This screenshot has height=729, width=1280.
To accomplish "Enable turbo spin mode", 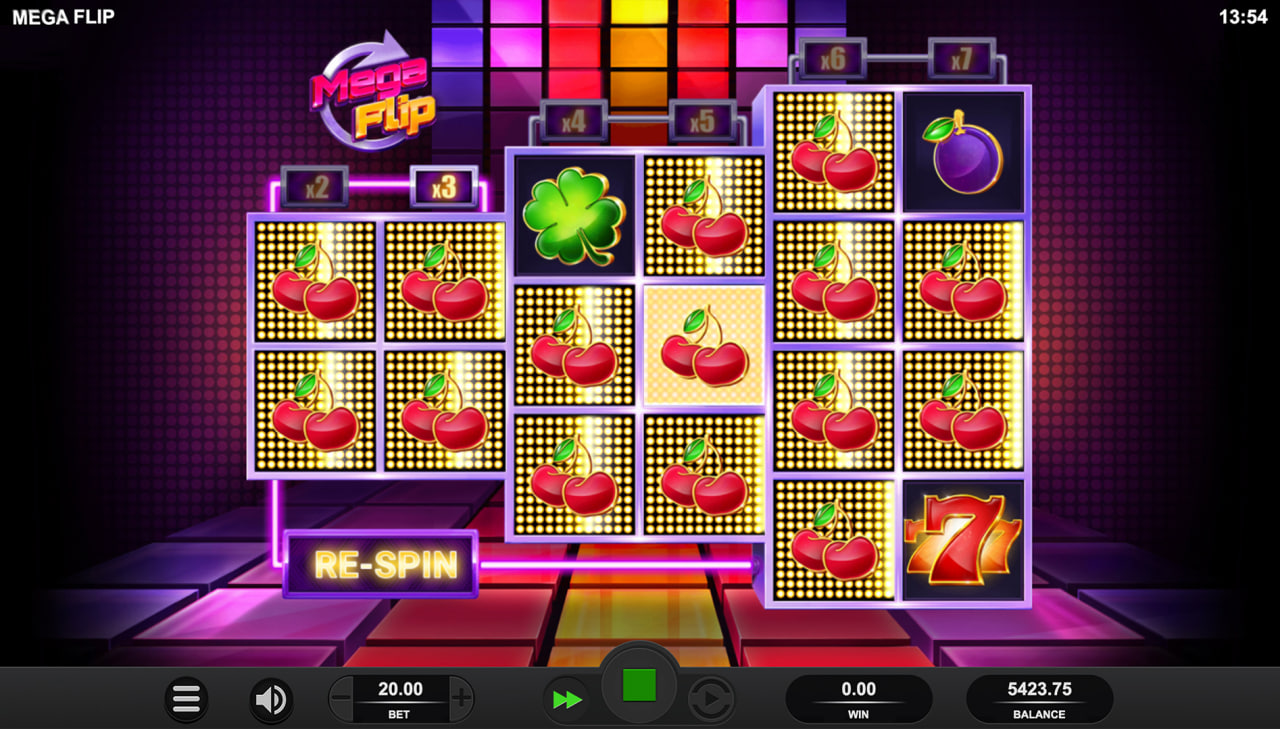I will [x=566, y=698].
